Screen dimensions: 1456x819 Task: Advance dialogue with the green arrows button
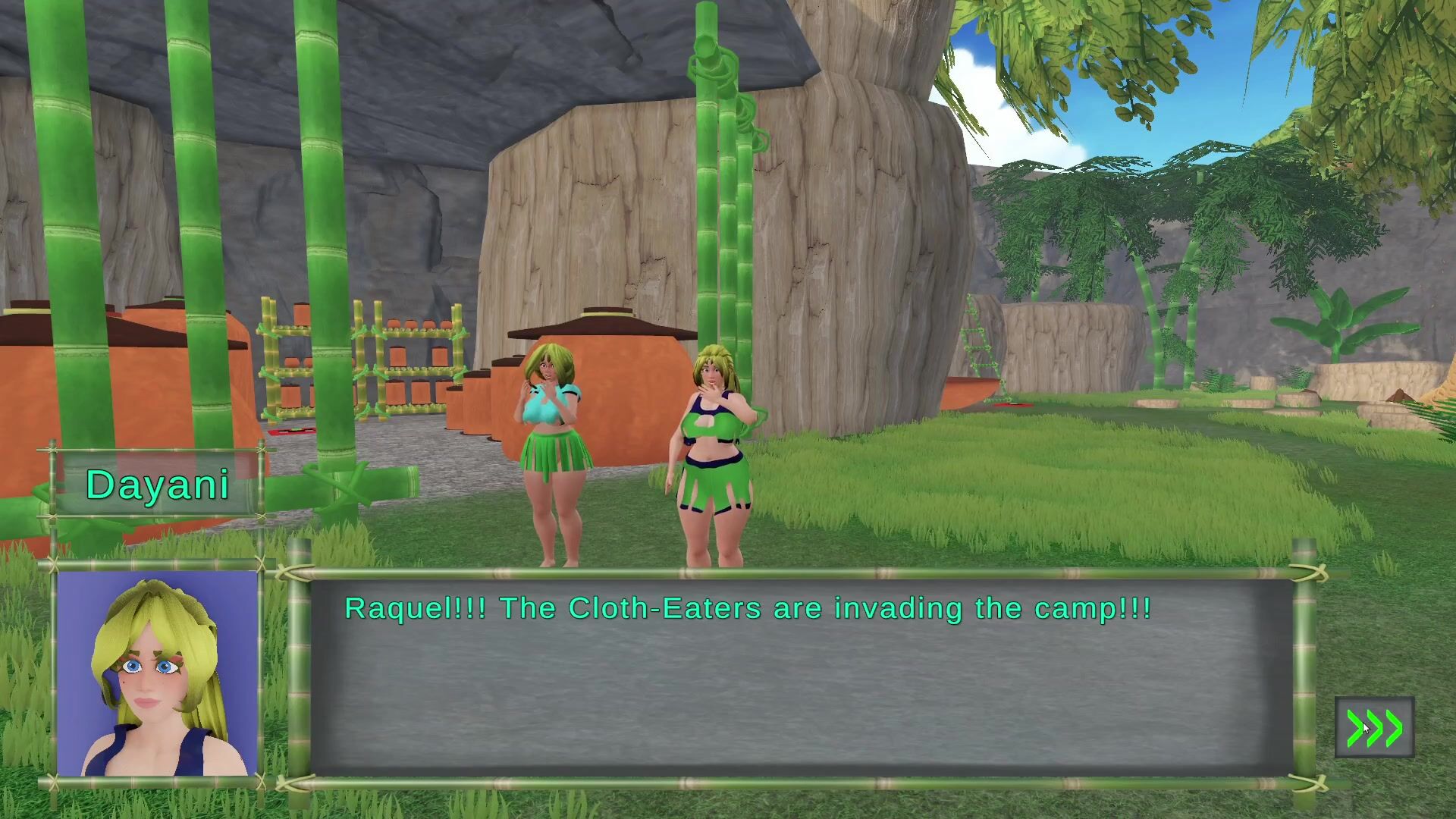[1374, 728]
